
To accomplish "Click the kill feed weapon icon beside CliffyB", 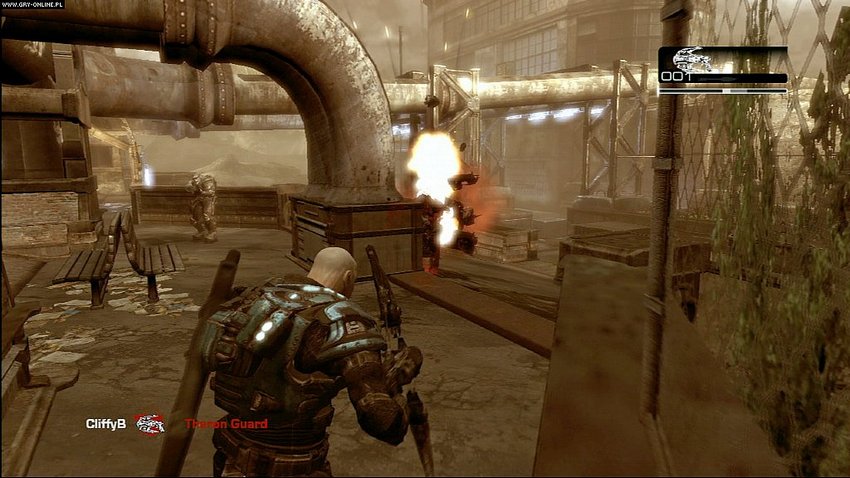I will point(151,424).
